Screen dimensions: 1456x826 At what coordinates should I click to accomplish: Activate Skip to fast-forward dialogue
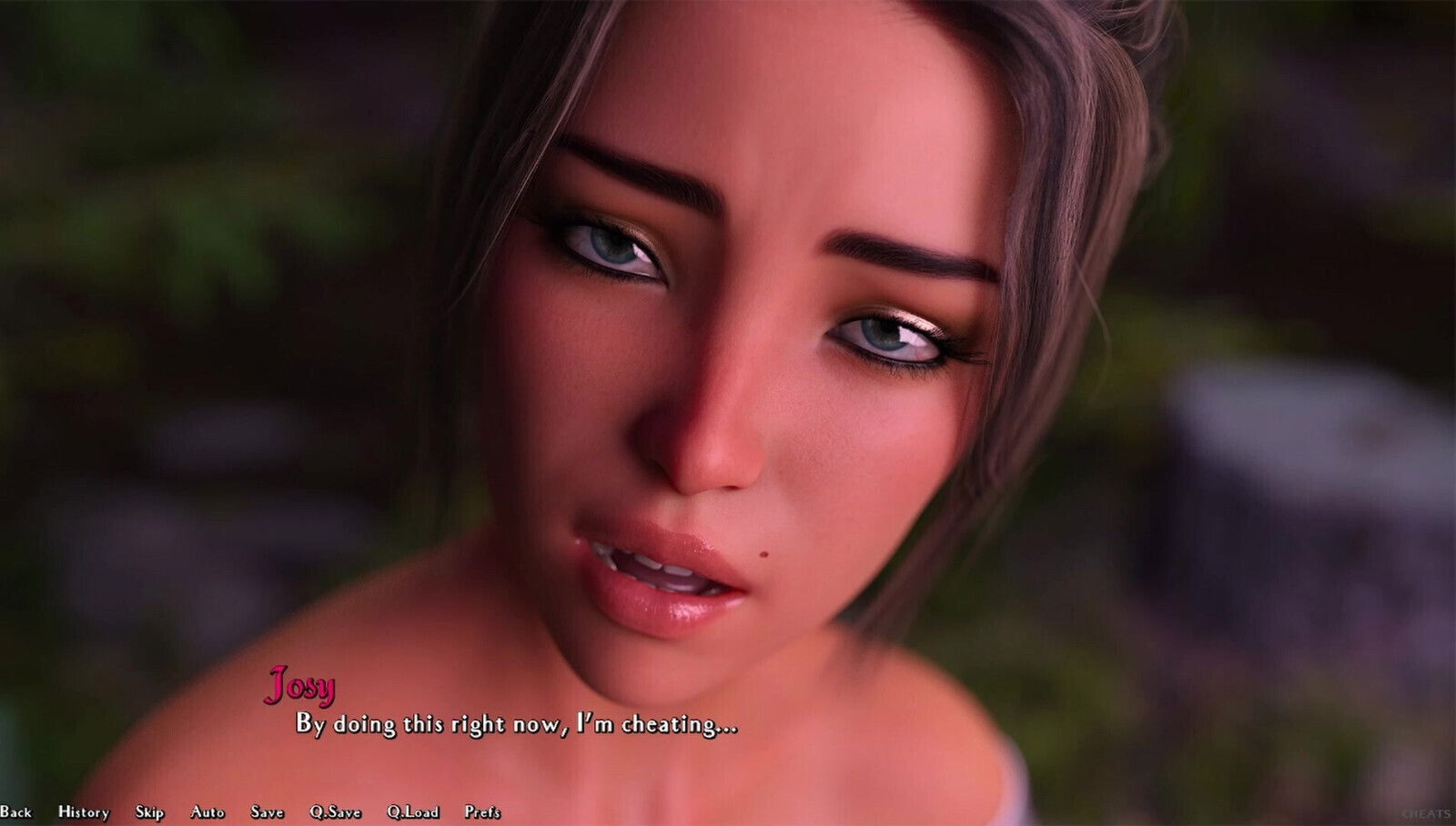point(149,812)
